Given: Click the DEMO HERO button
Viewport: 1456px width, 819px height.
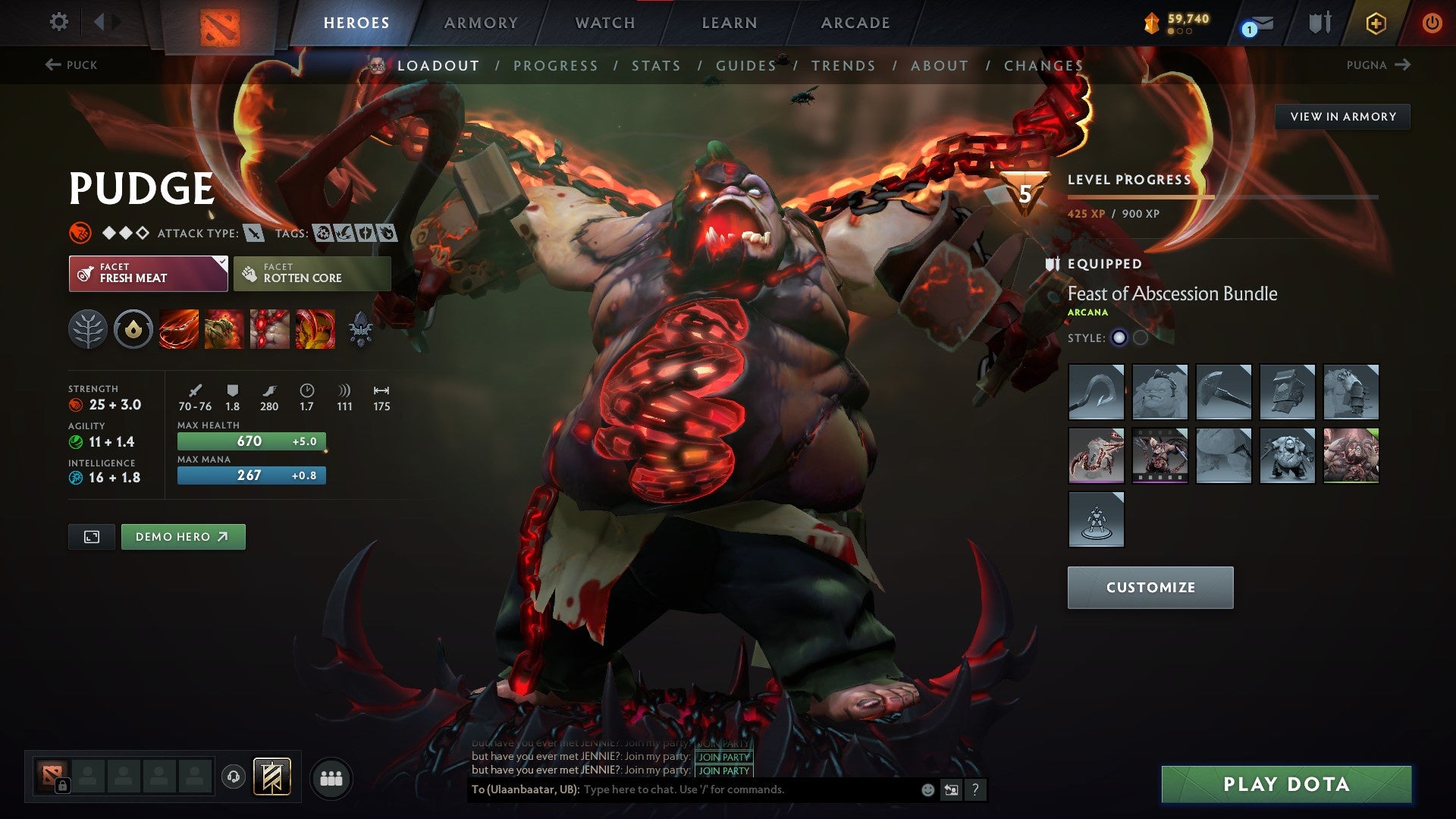Looking at the screenshot, I should (183, 536).
